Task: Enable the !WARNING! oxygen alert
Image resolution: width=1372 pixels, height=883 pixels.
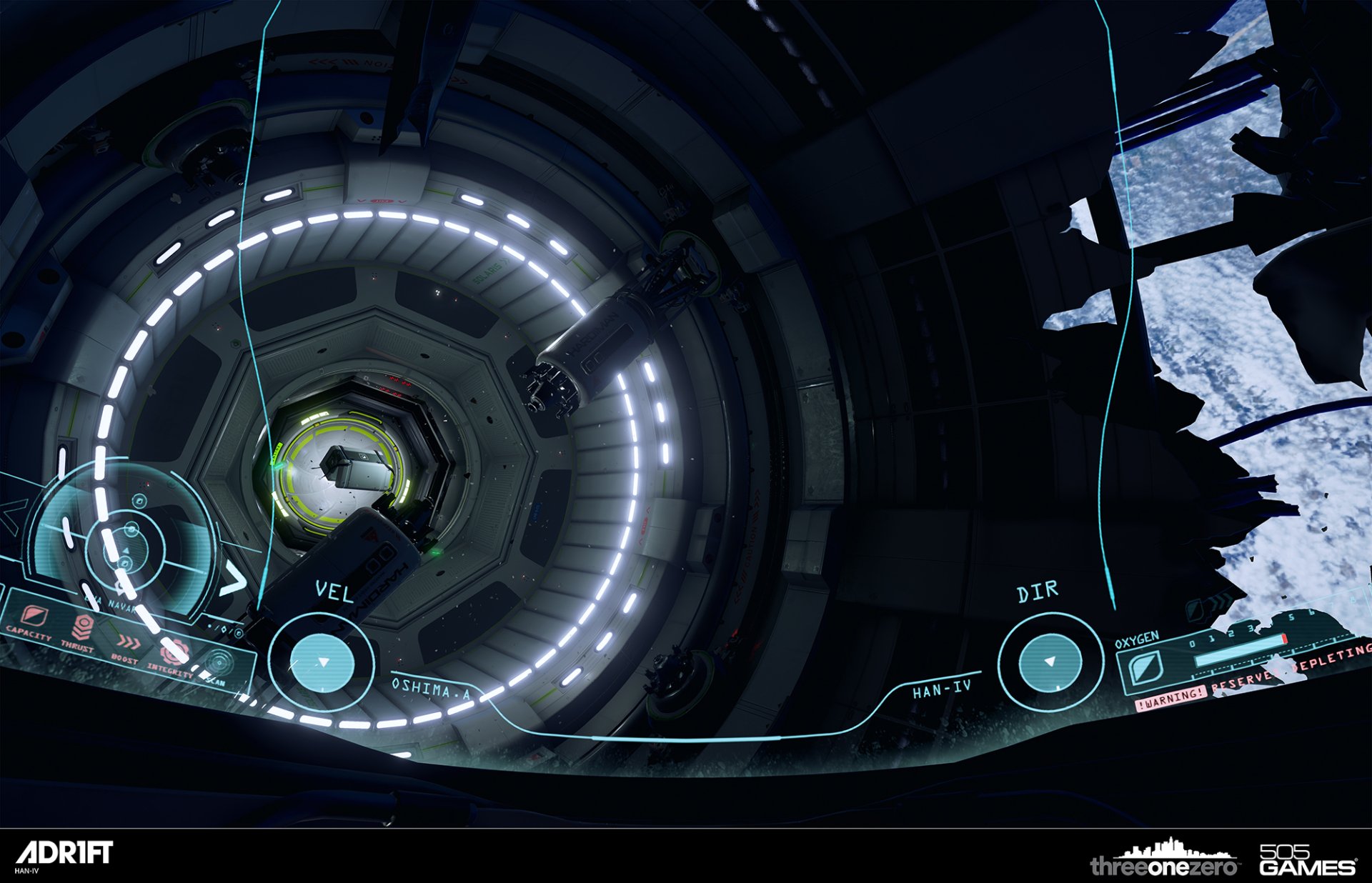Action: (1170, 699)
